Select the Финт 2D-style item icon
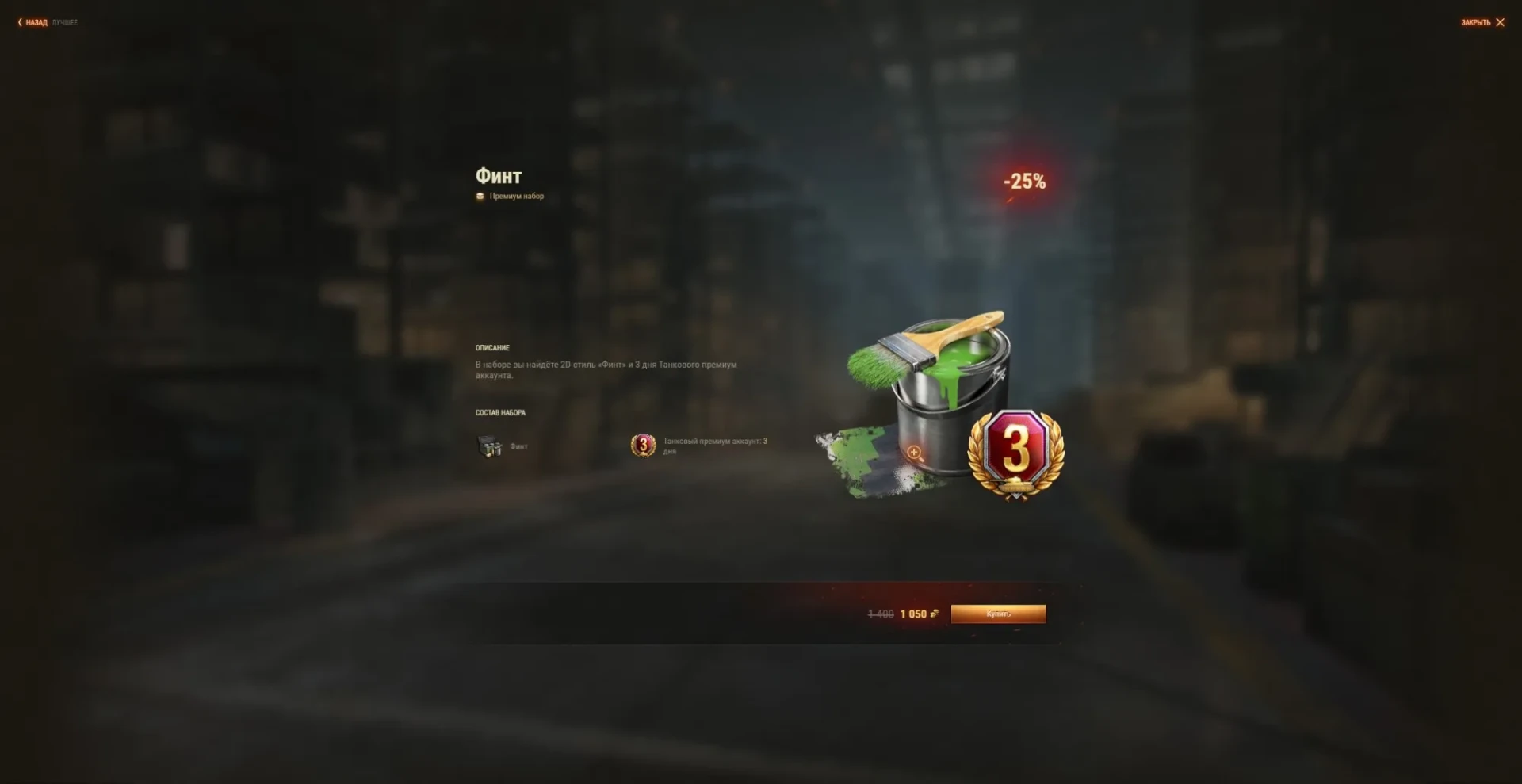Image resolution: width=1522 pixels, height=784 pixels. coord(490,446)
